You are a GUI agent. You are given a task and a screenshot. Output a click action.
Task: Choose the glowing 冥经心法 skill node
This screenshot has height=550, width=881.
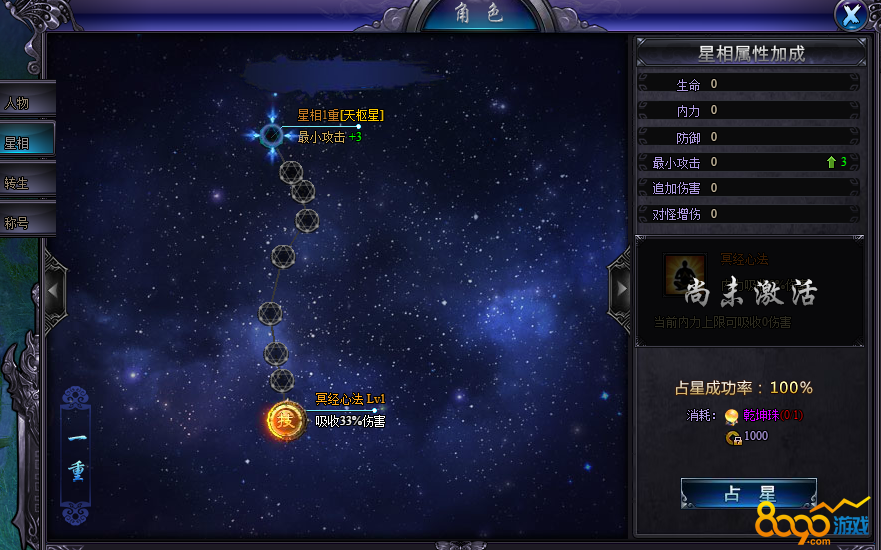click(x=284, y=420)
